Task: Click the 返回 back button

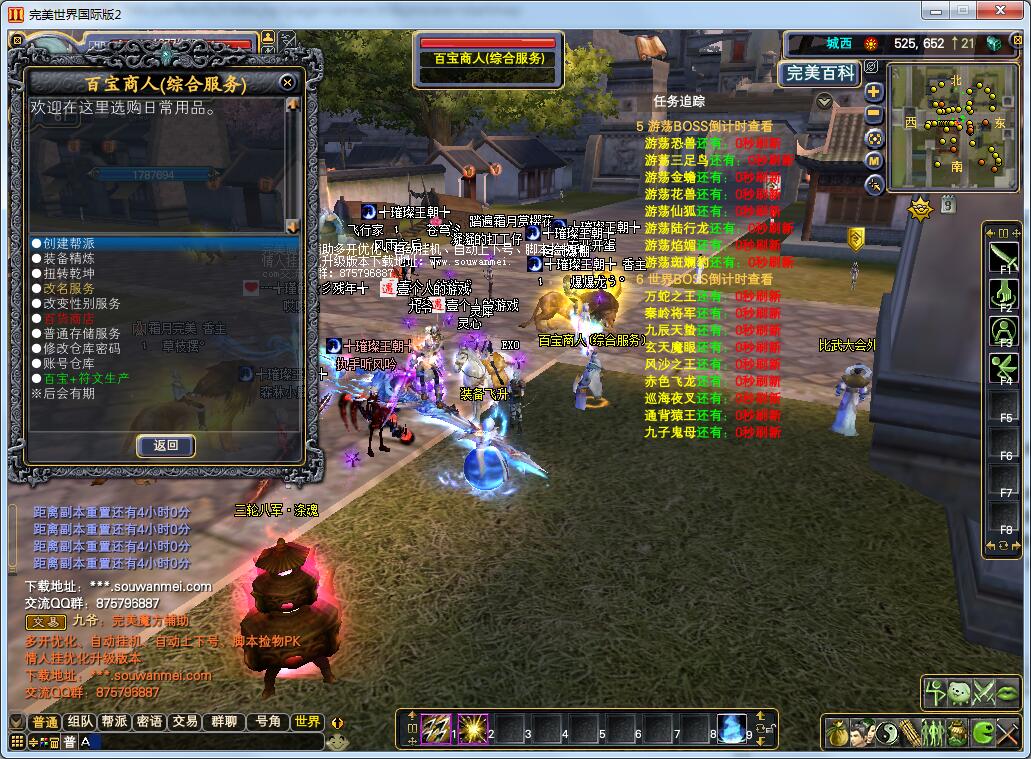Action: [165, 446]
